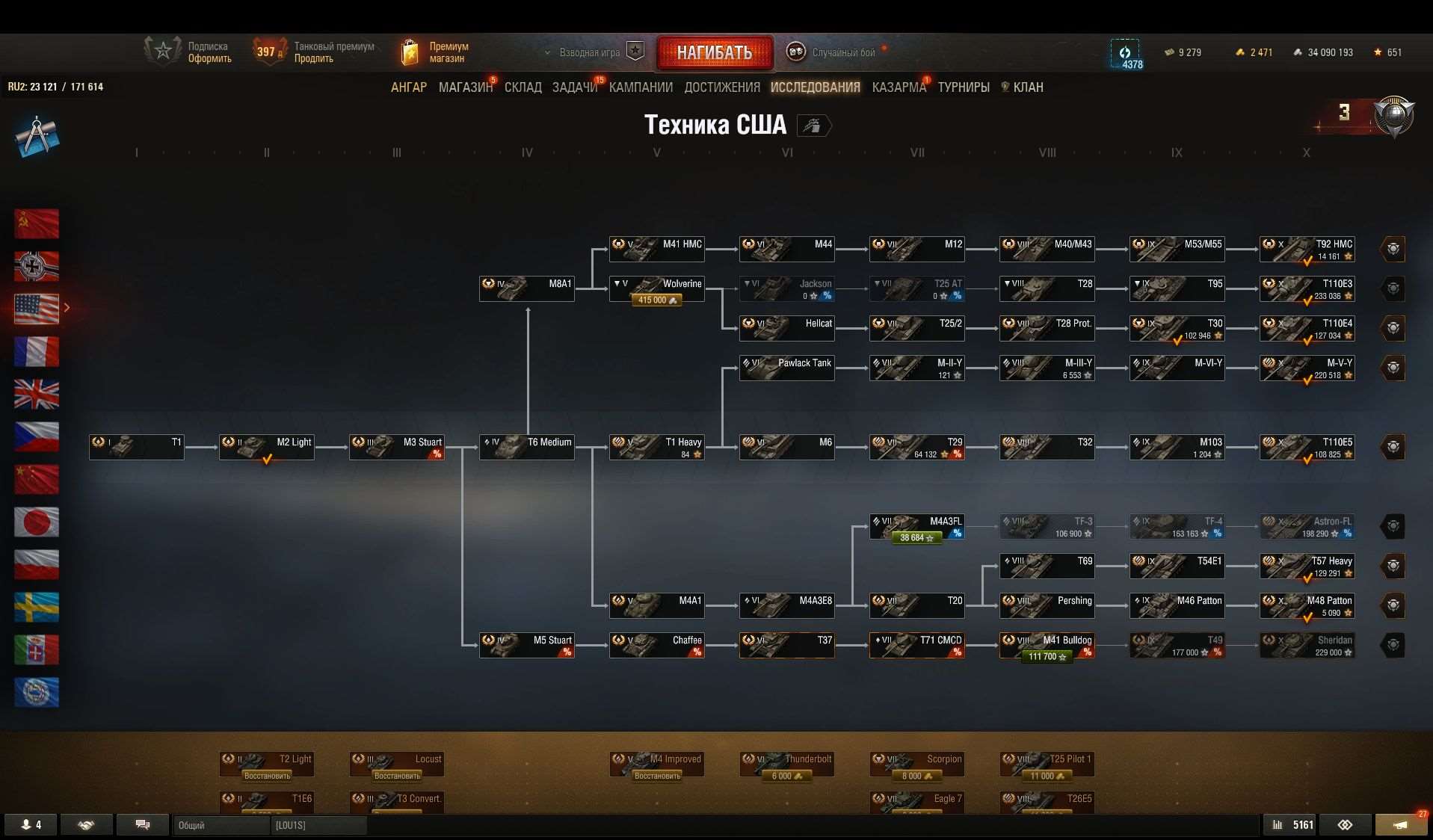Screen dimensions: 1433x840
Task: Click the gold currency icon showing 9 279
Action: 1169,52
